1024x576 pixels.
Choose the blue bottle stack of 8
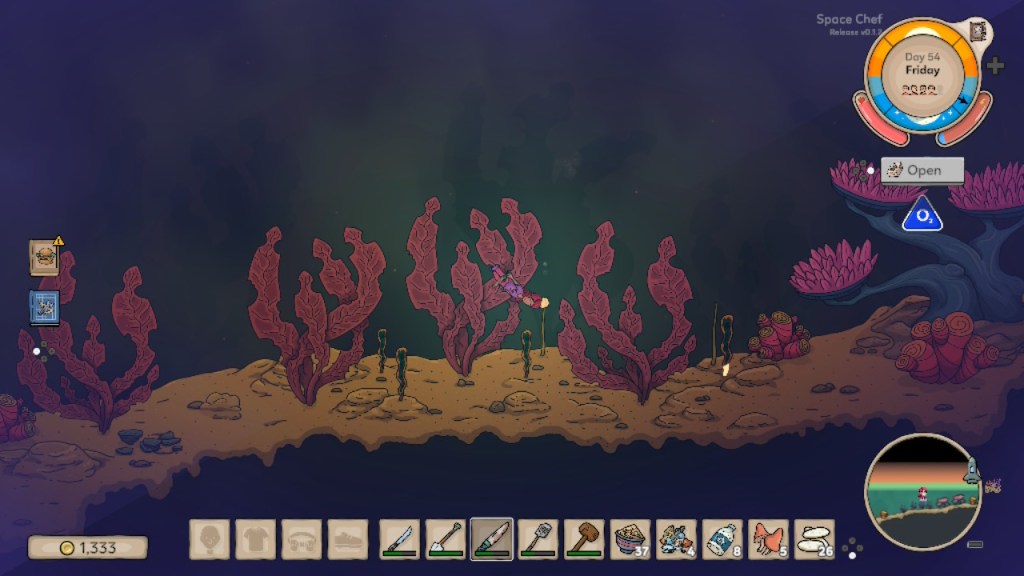pos(722,540)
